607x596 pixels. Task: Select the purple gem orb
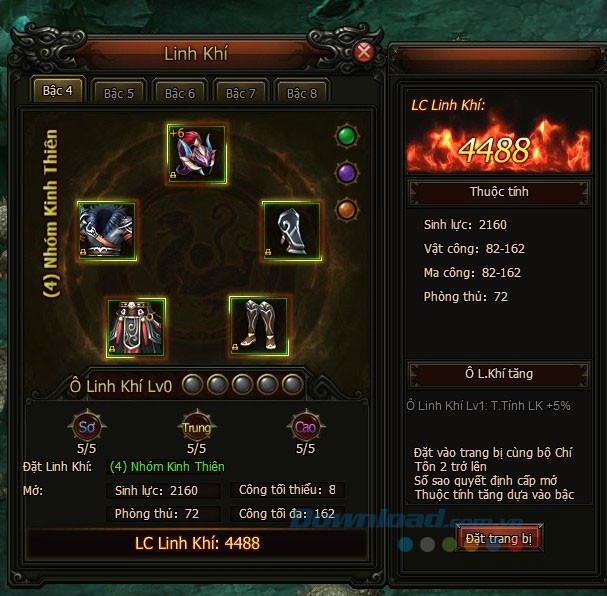(346, 172)
